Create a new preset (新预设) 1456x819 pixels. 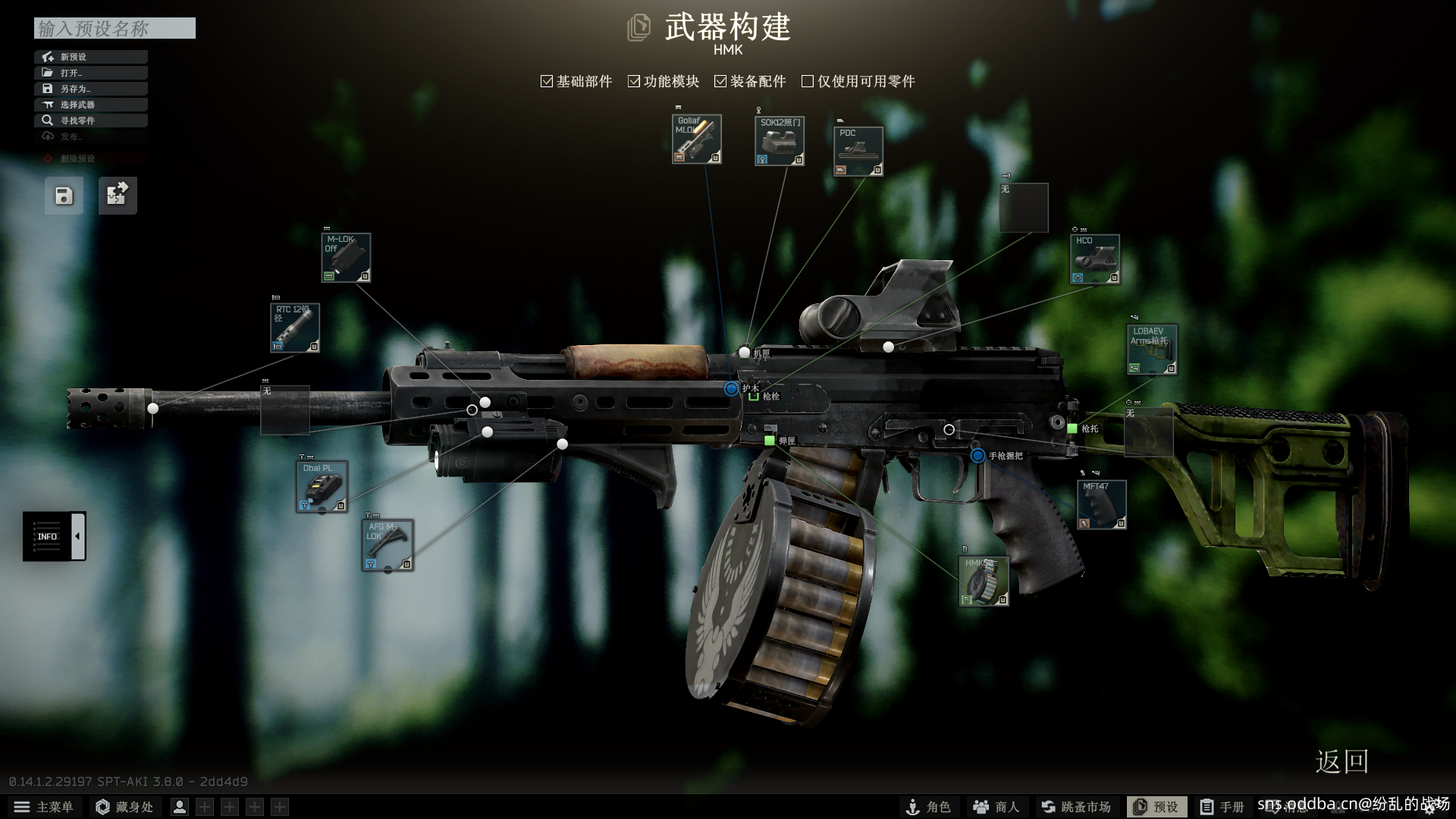90,57
